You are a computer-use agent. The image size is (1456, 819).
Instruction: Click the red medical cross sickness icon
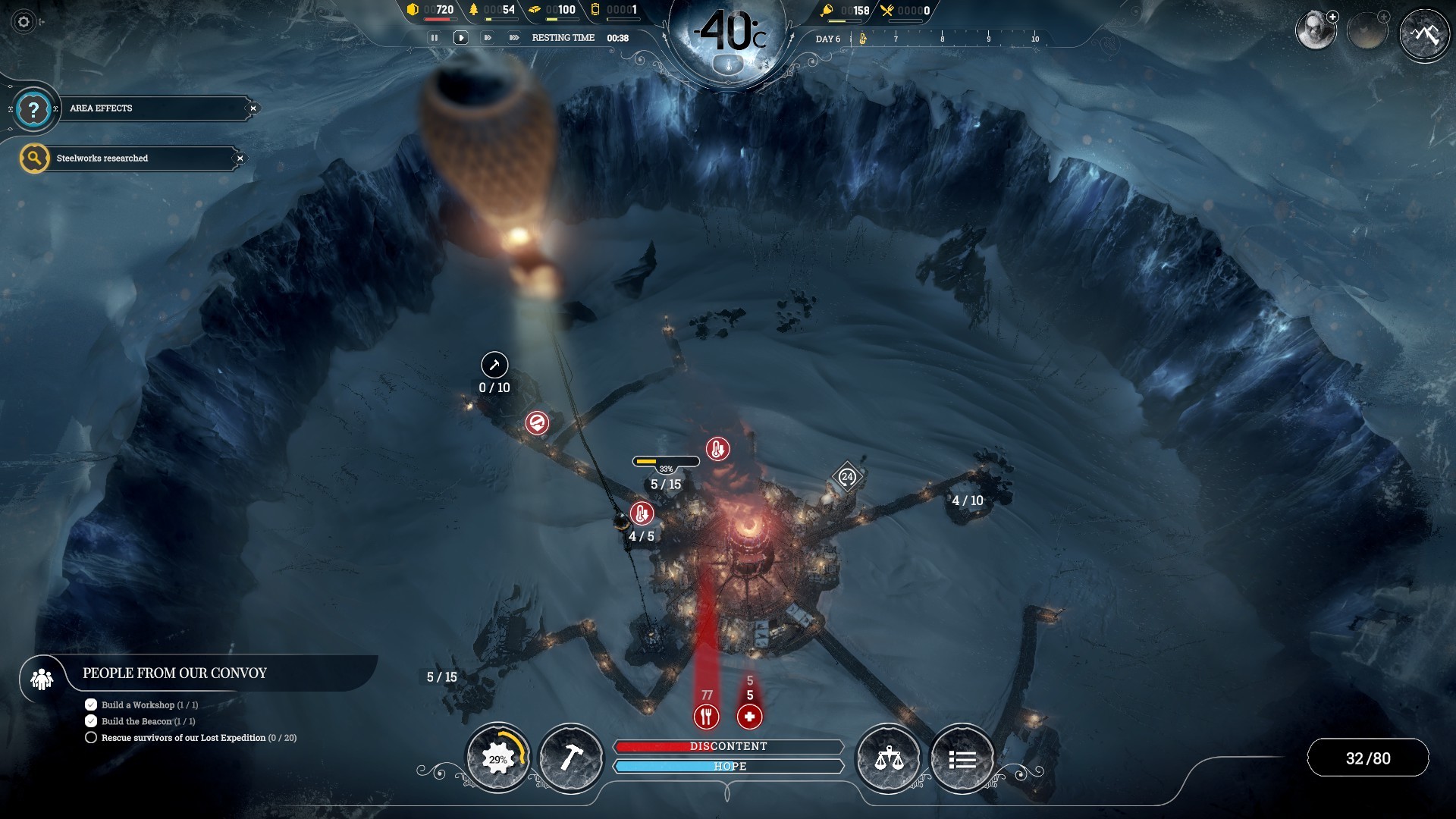click(x=749, y=716)
